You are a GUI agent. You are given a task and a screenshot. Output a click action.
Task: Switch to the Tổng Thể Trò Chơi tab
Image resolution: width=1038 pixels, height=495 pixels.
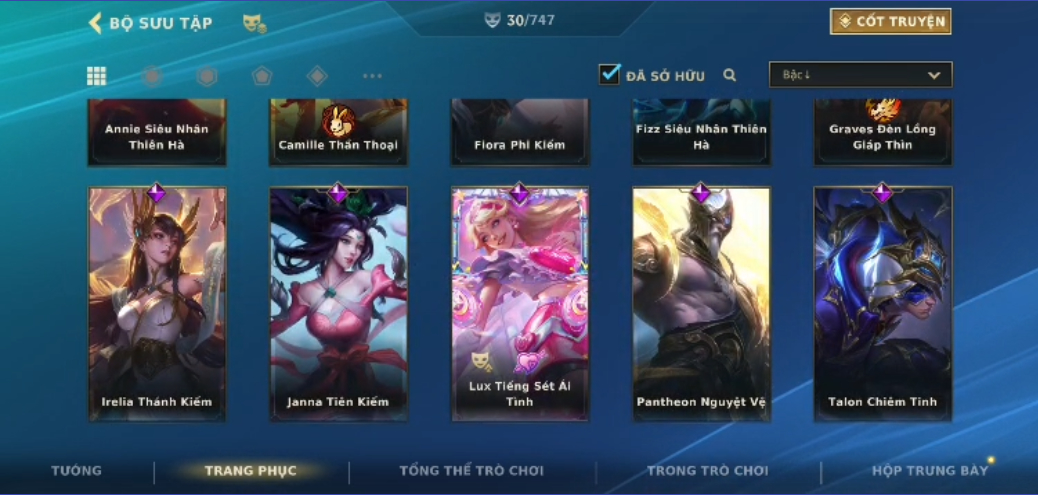(471, 470)
